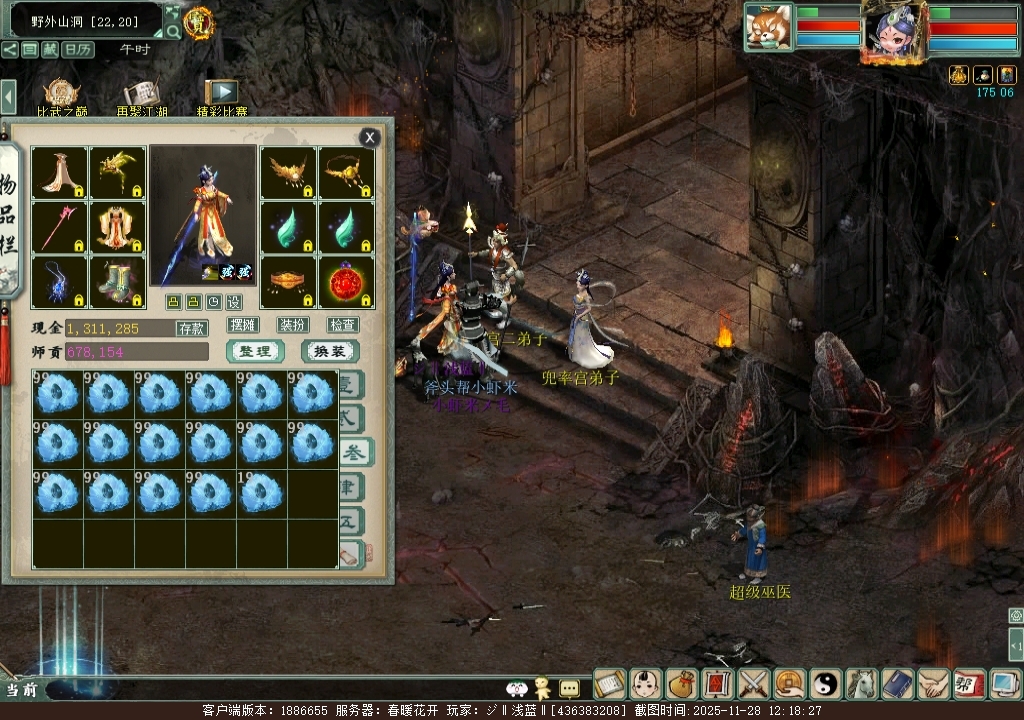Select the green boots equipment slot

(118, 283)
